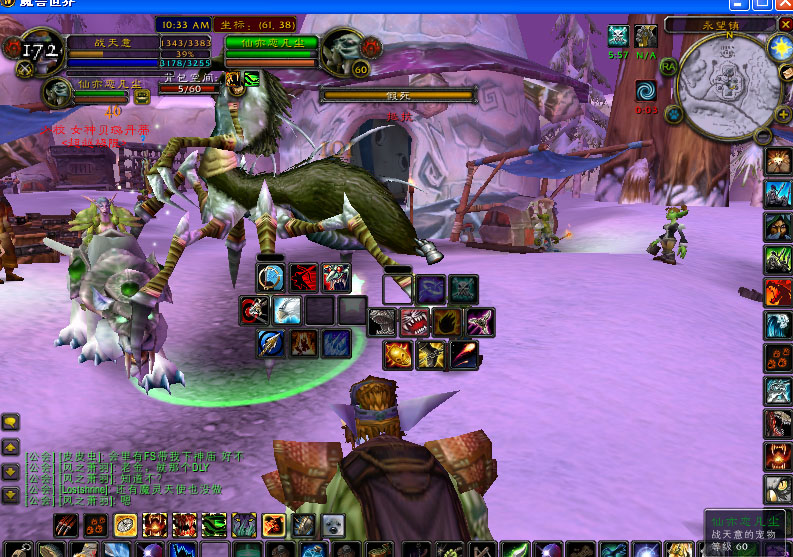Activate the red fanged beast ability

tap(415, 322)
